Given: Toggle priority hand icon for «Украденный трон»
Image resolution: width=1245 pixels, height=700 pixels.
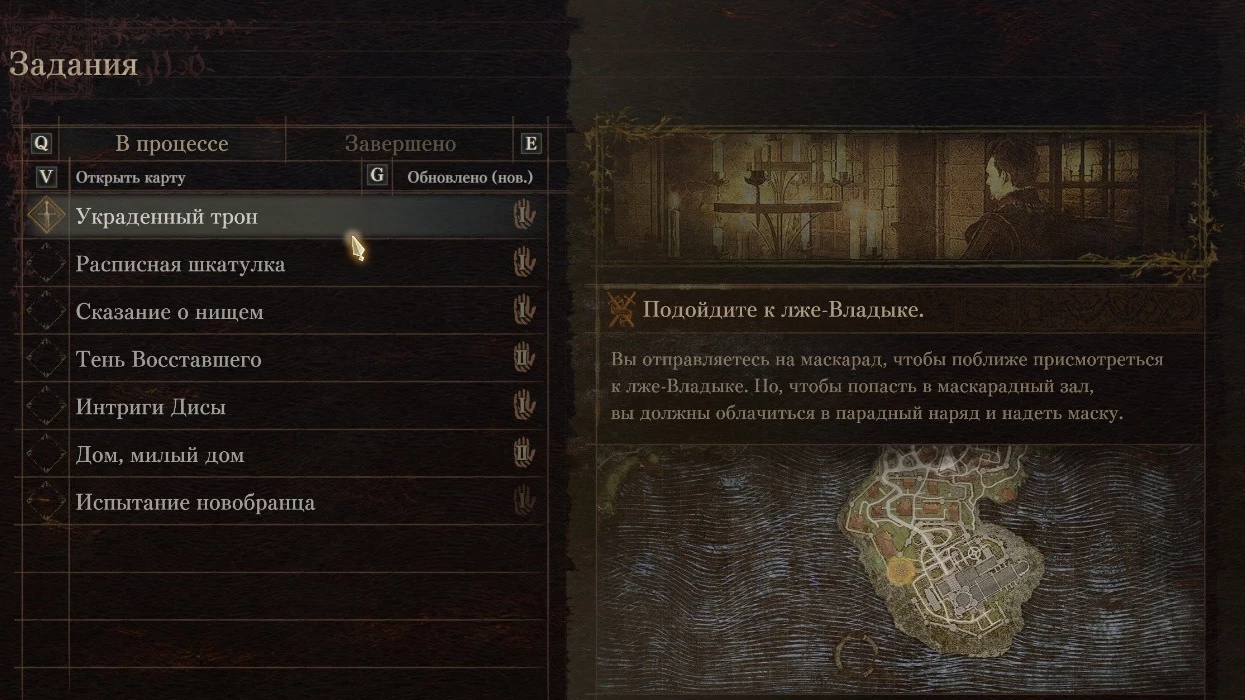Looking at the screenshot, I should pos(524,215).
